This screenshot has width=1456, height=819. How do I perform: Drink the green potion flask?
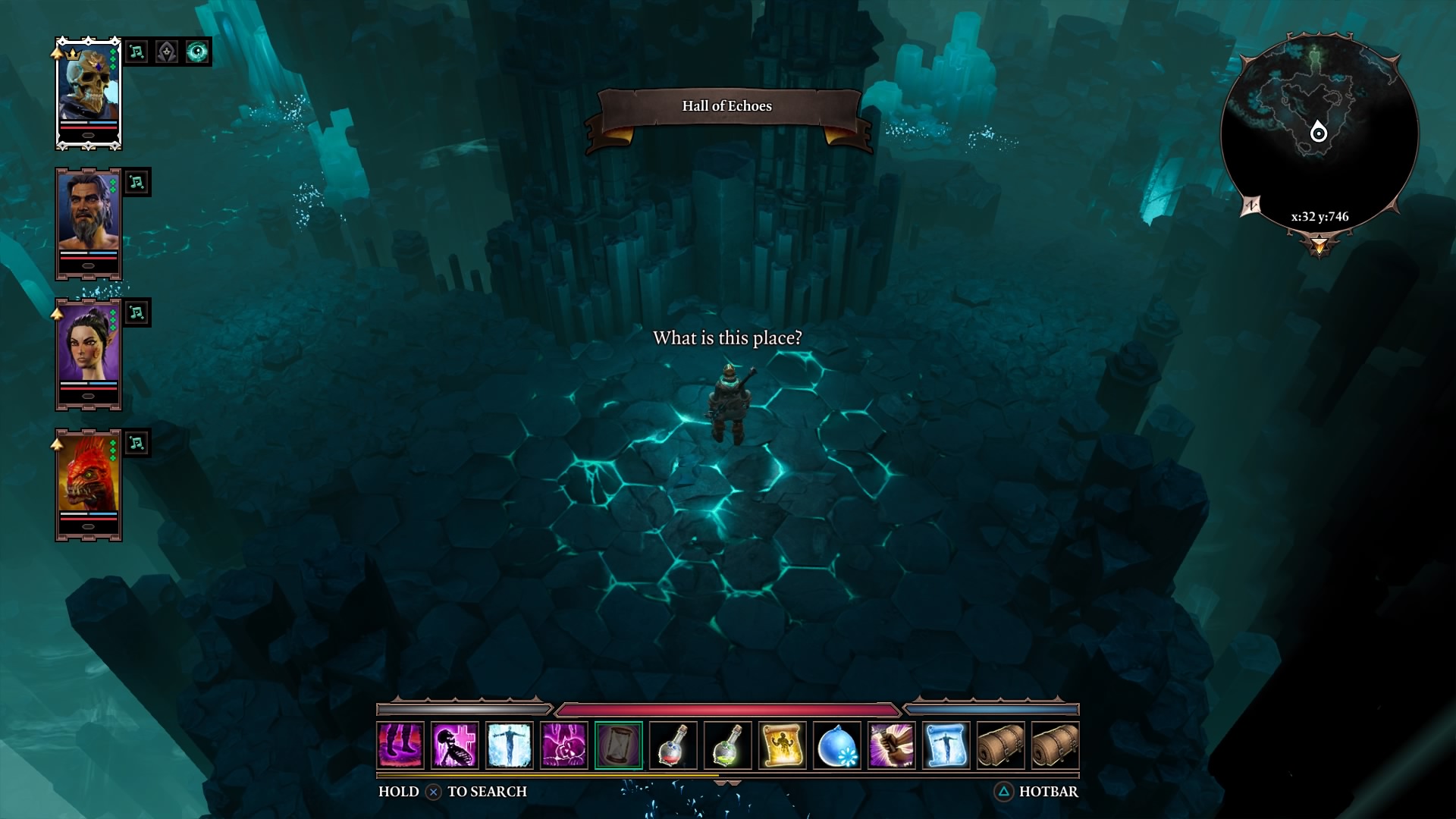[728, 745]
